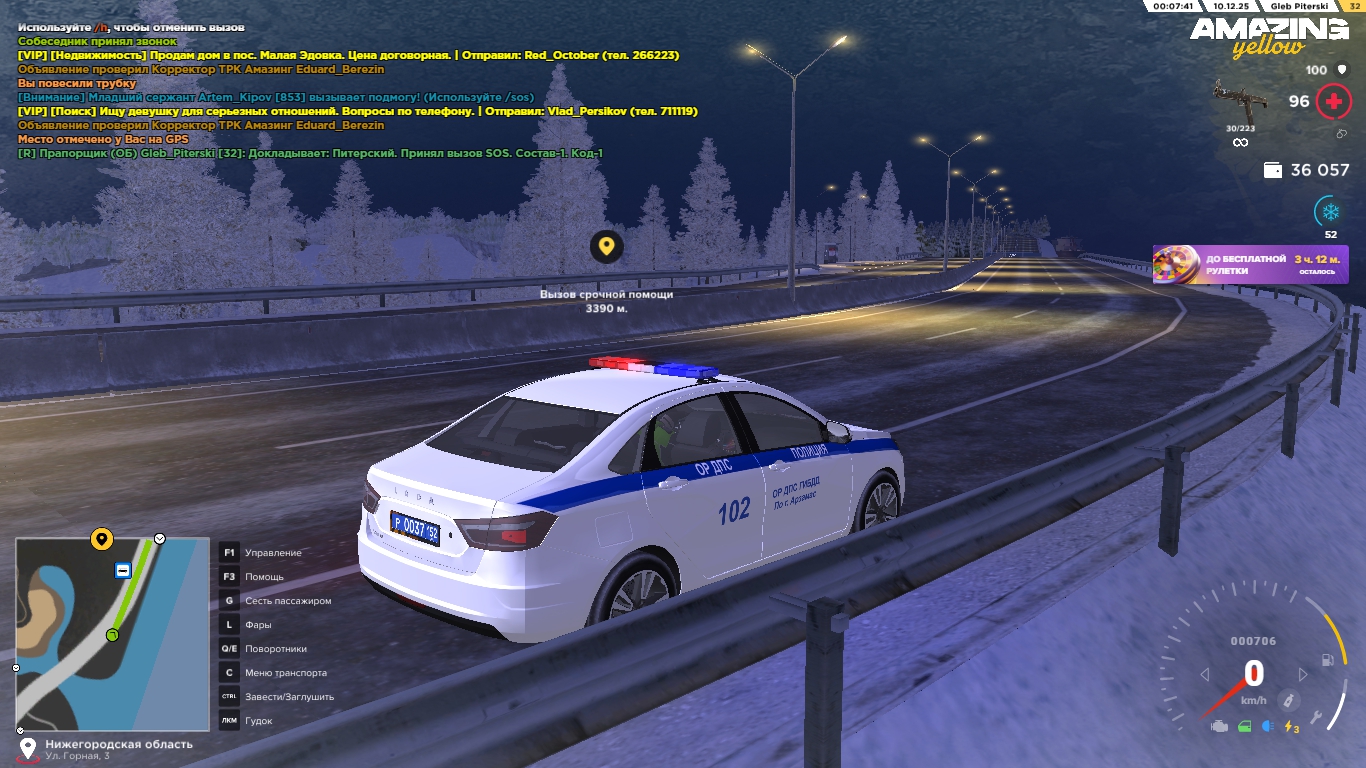Image resolution: width=1366 pixels, height=768 pixels.
Task: Click the right turn signal arrow on speedometer
Action: (1302, 675)
